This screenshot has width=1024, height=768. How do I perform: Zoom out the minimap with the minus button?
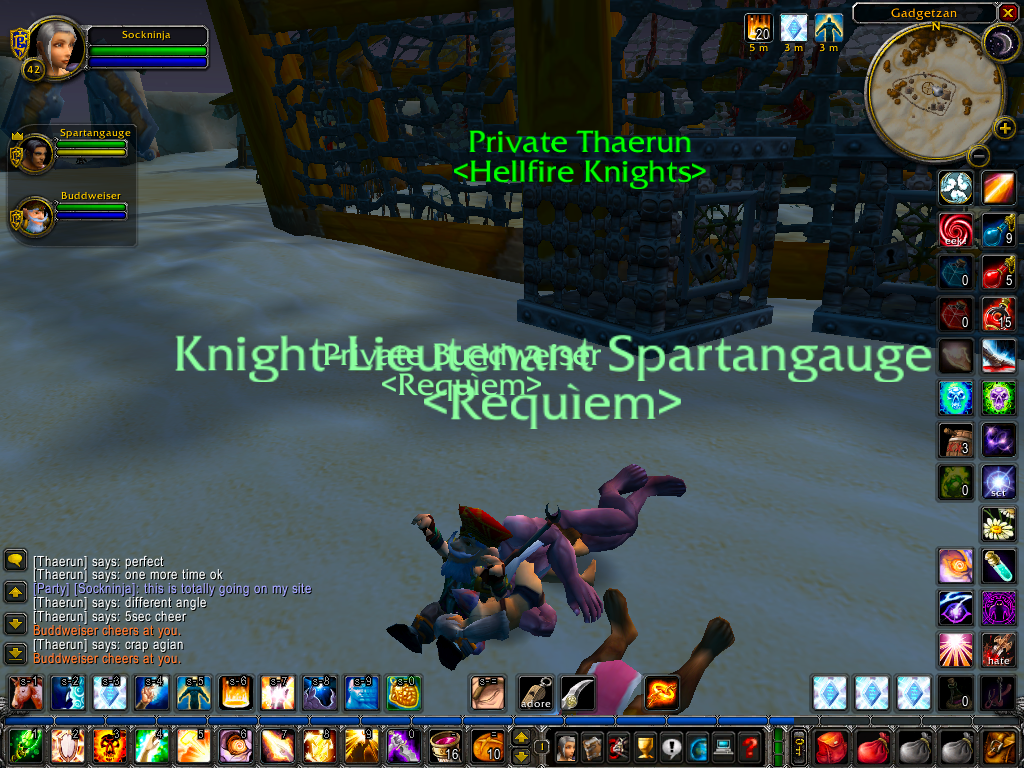pyautogui.click(x=979, y=156)
